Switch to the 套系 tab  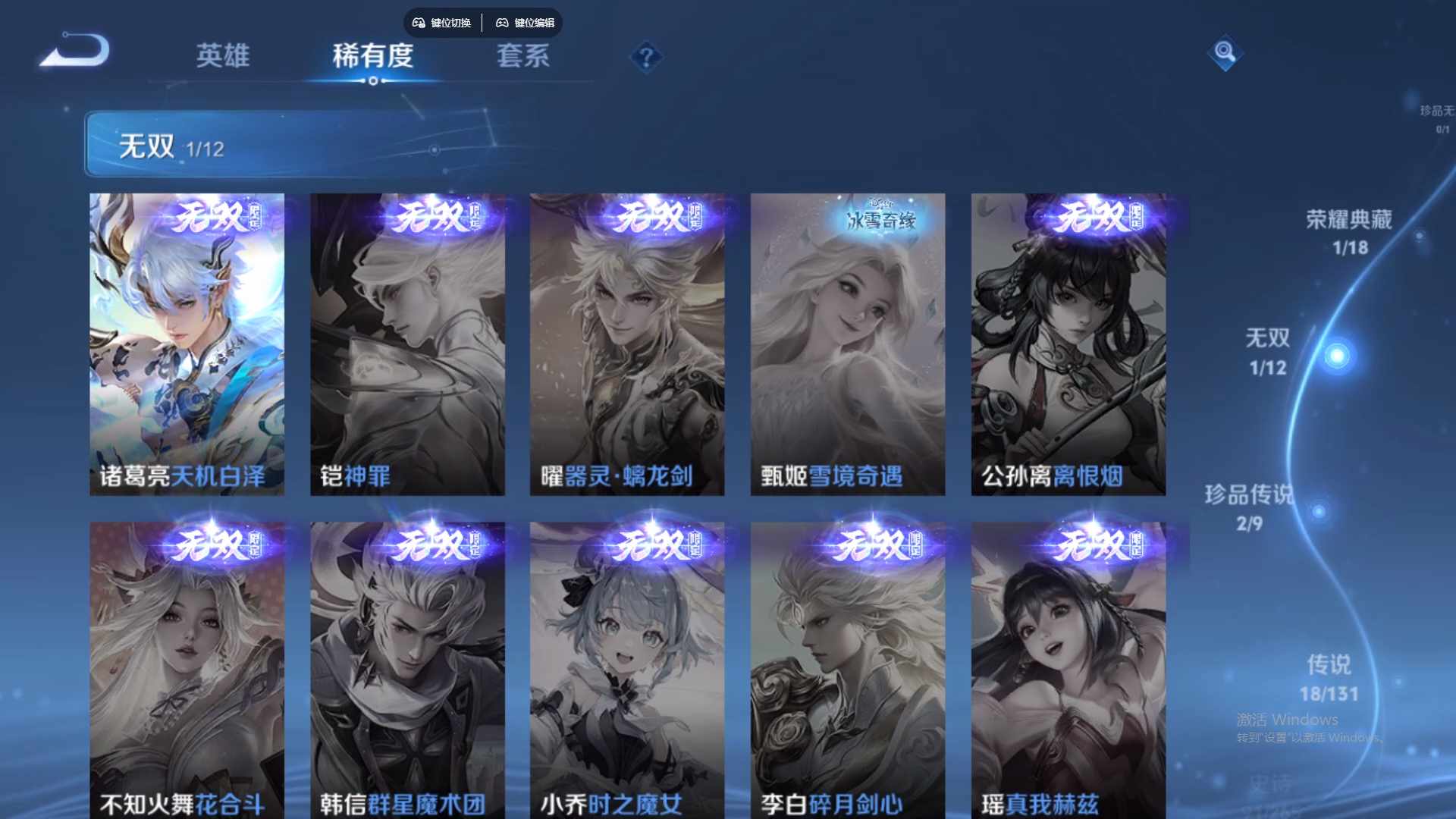coord(523,56)
